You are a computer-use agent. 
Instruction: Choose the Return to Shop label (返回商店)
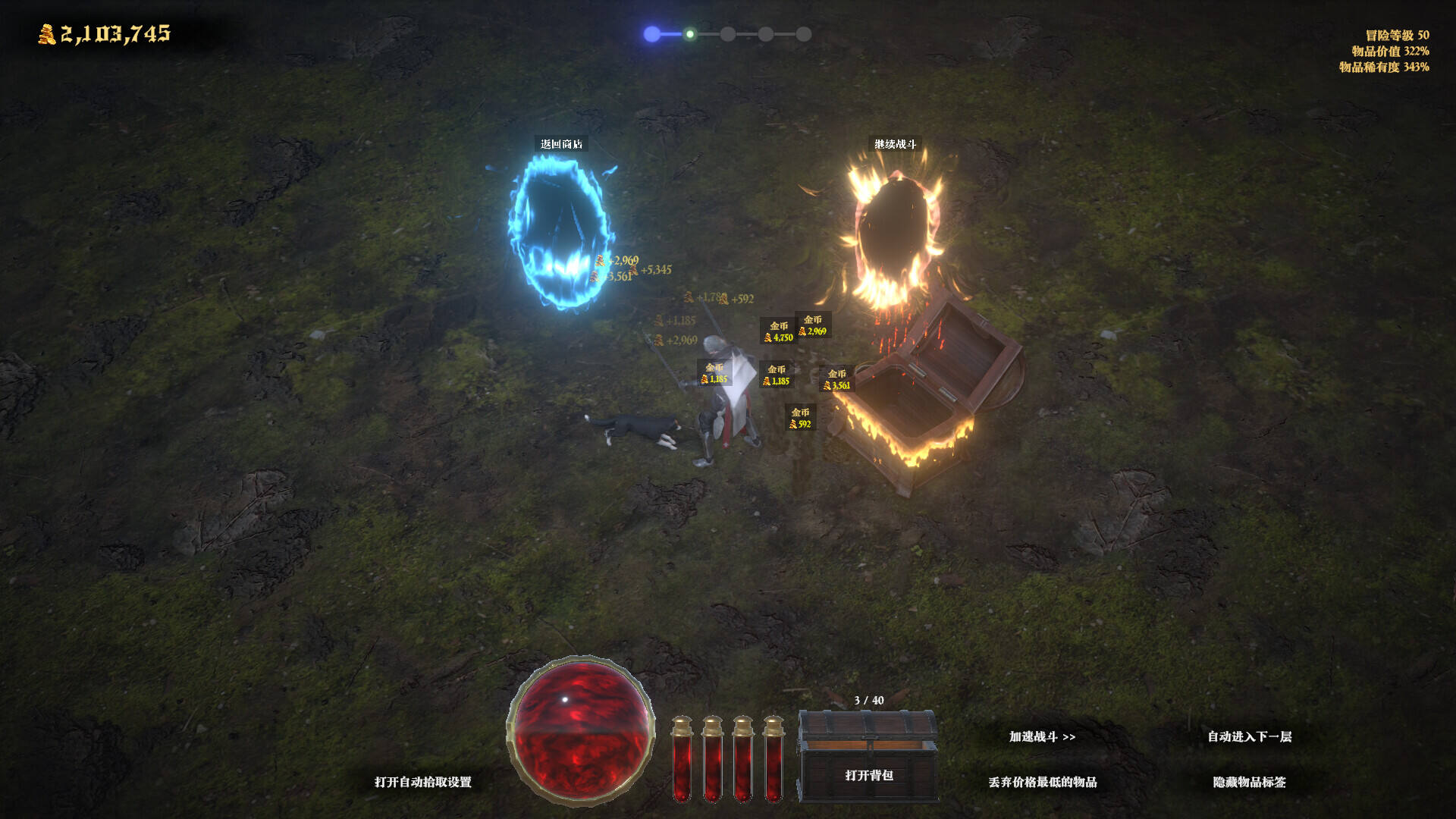[x=561, y=144]
